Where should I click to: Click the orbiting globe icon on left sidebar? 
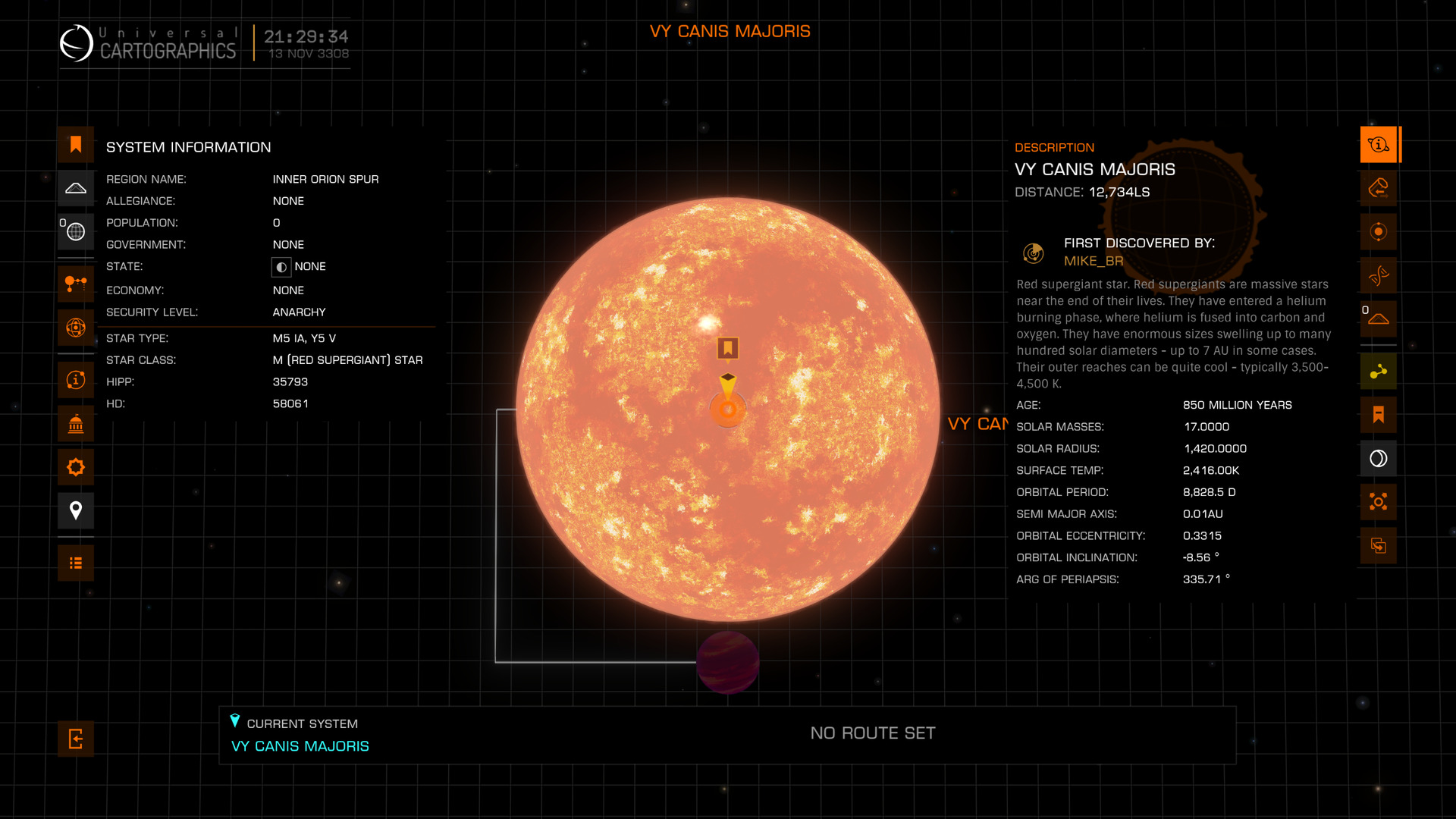[76, 328]
